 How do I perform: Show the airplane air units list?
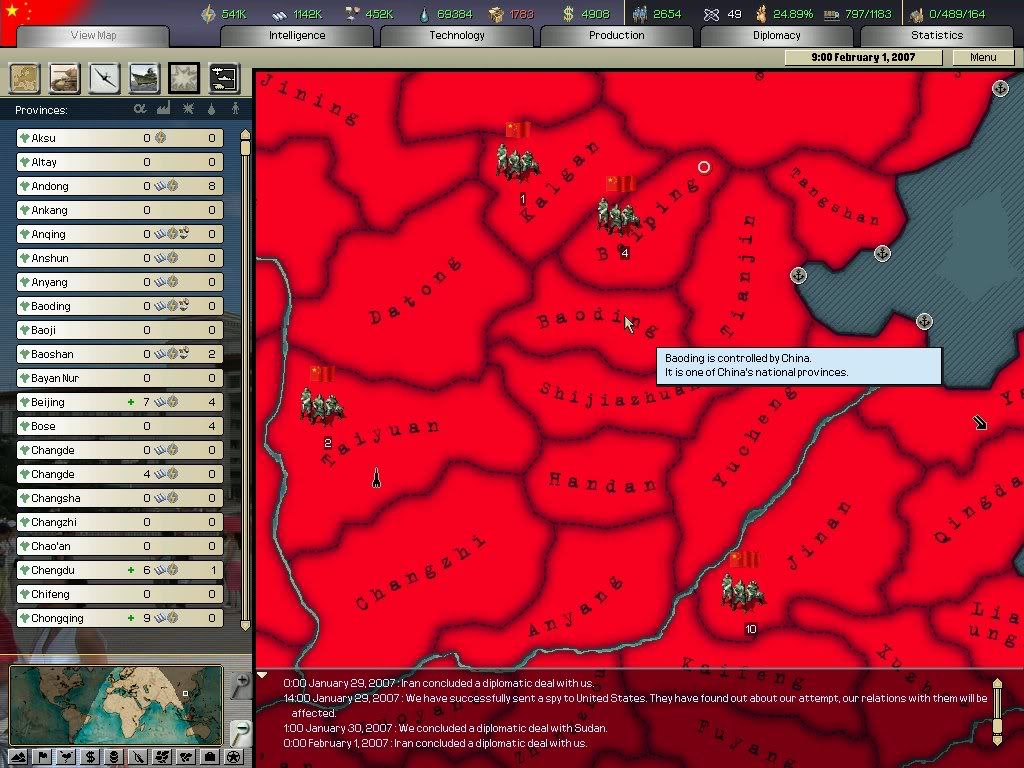tap(104, 78)
